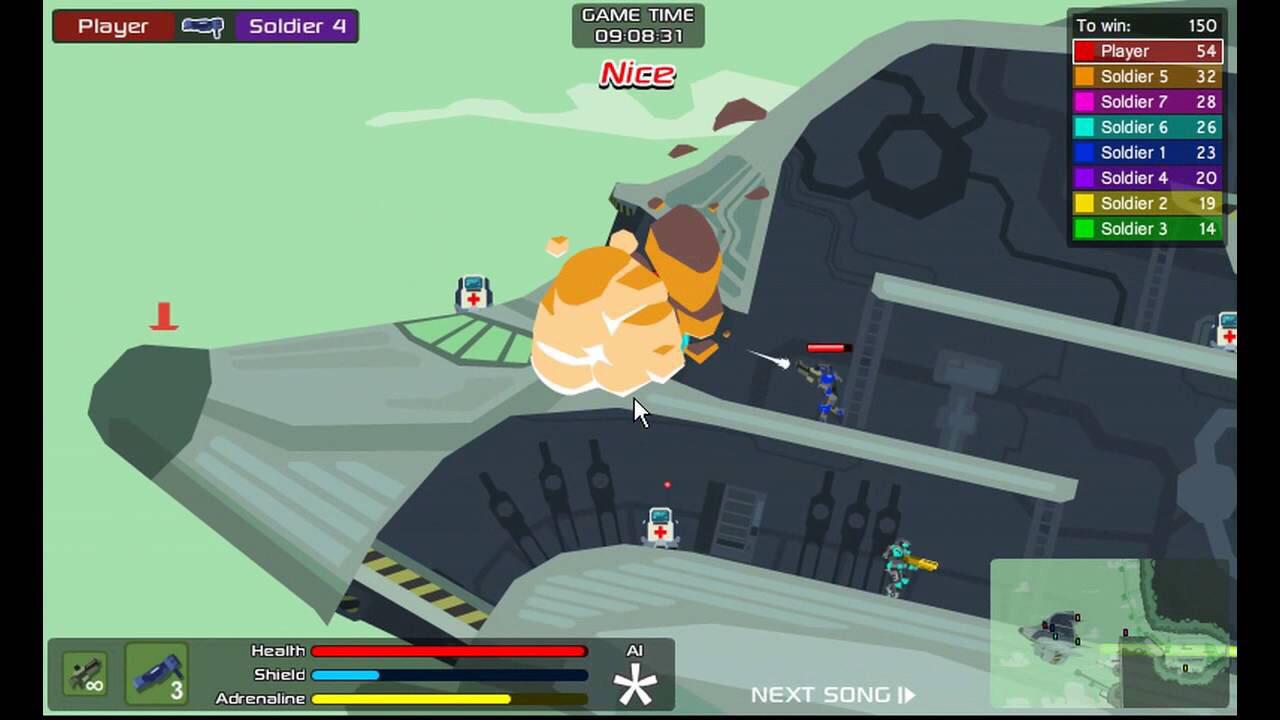Click the GAME TIME display
Image resolution: width=1280 pixels, height=720 pixels.
coord(638,24)
